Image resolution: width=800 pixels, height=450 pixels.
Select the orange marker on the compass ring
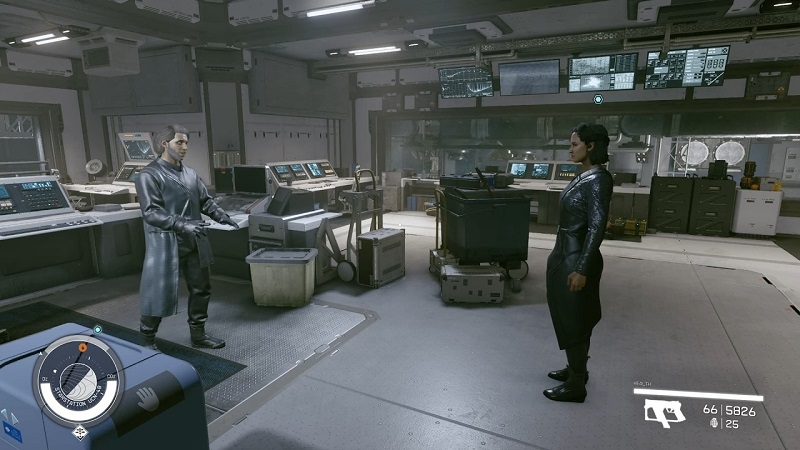pos(83,347)
